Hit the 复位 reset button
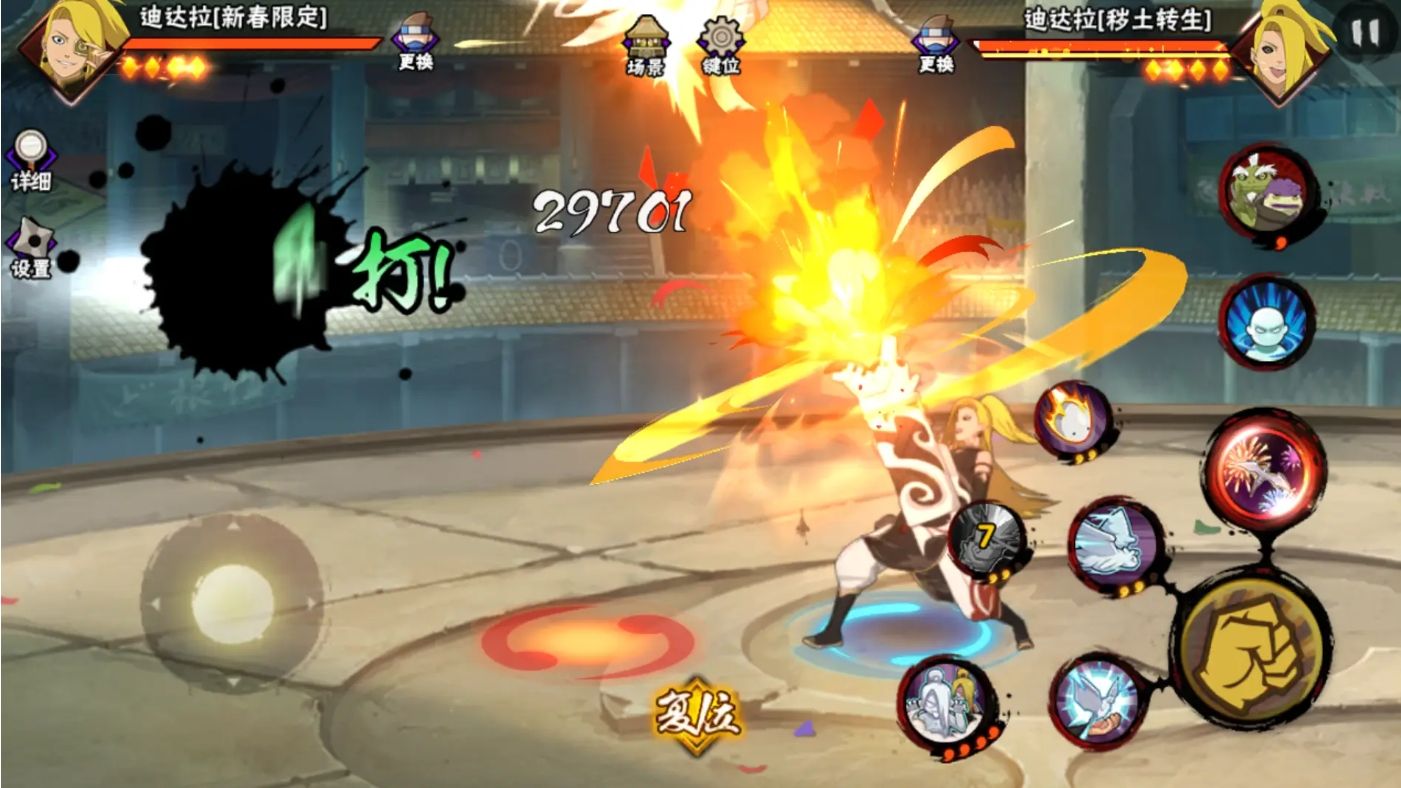 click(x=698, y=714)
